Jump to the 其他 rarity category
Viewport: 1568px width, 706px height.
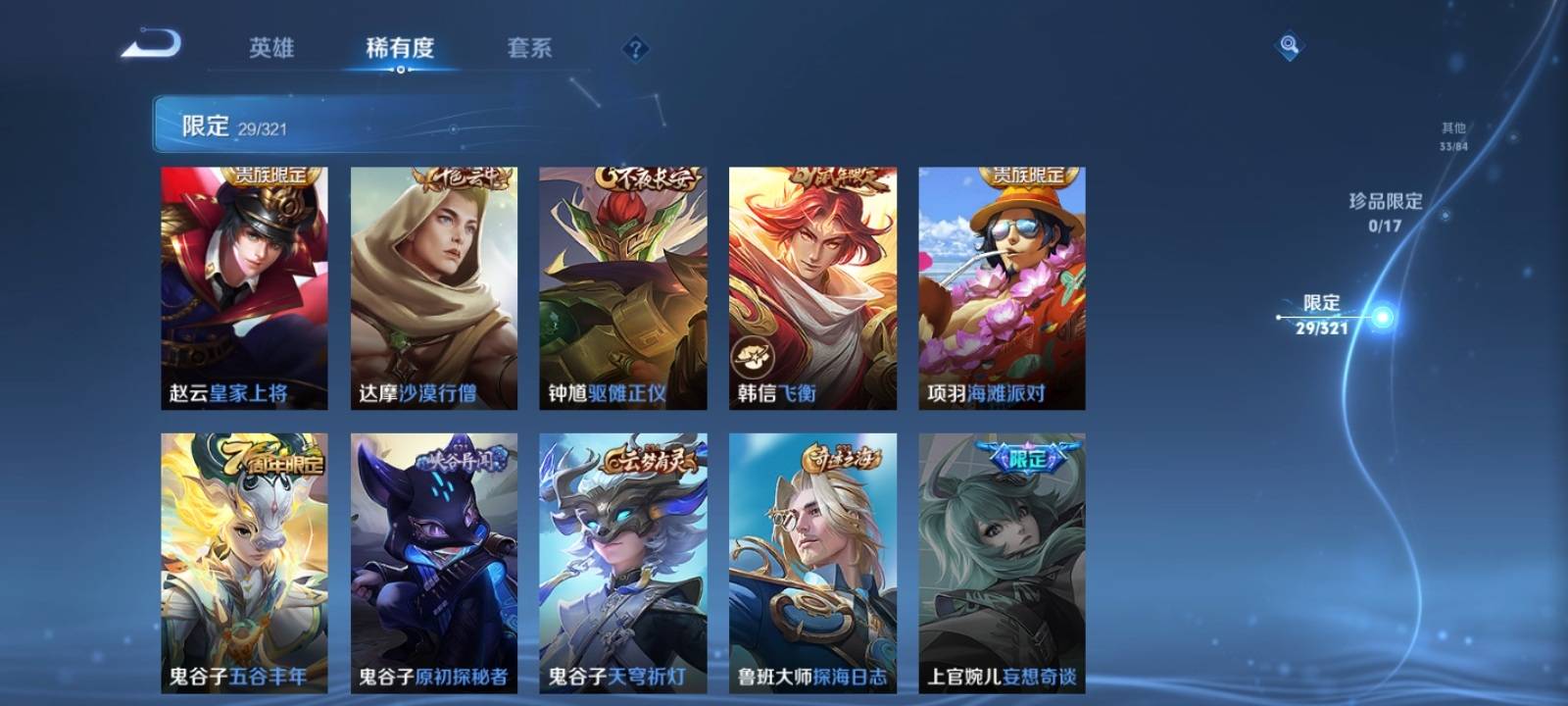point(1453,136)
